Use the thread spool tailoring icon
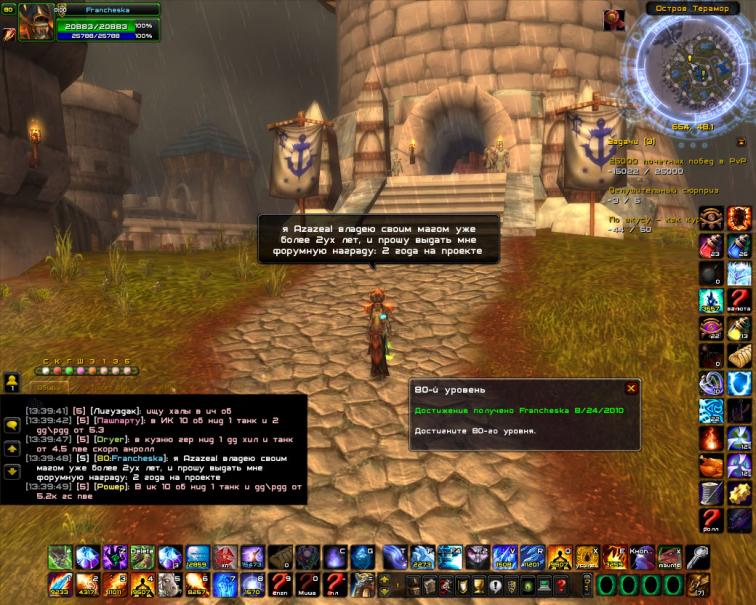756x605 pixels. click(711, 492)
